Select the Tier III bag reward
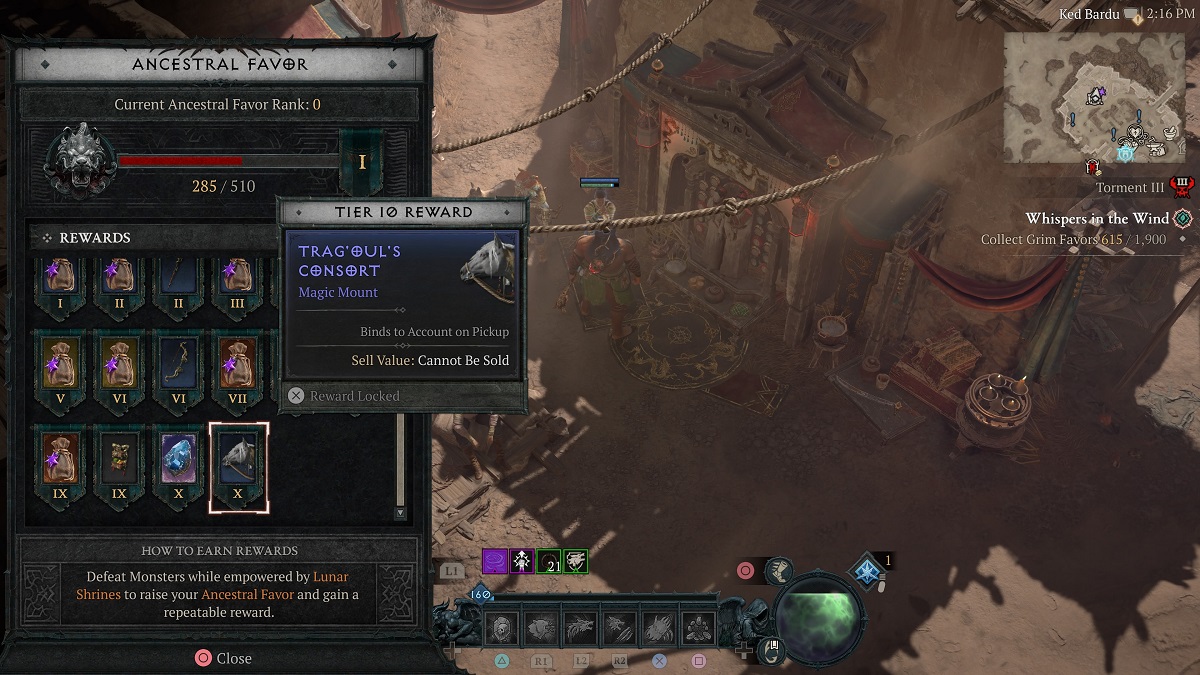 click(x=238, y=280)
